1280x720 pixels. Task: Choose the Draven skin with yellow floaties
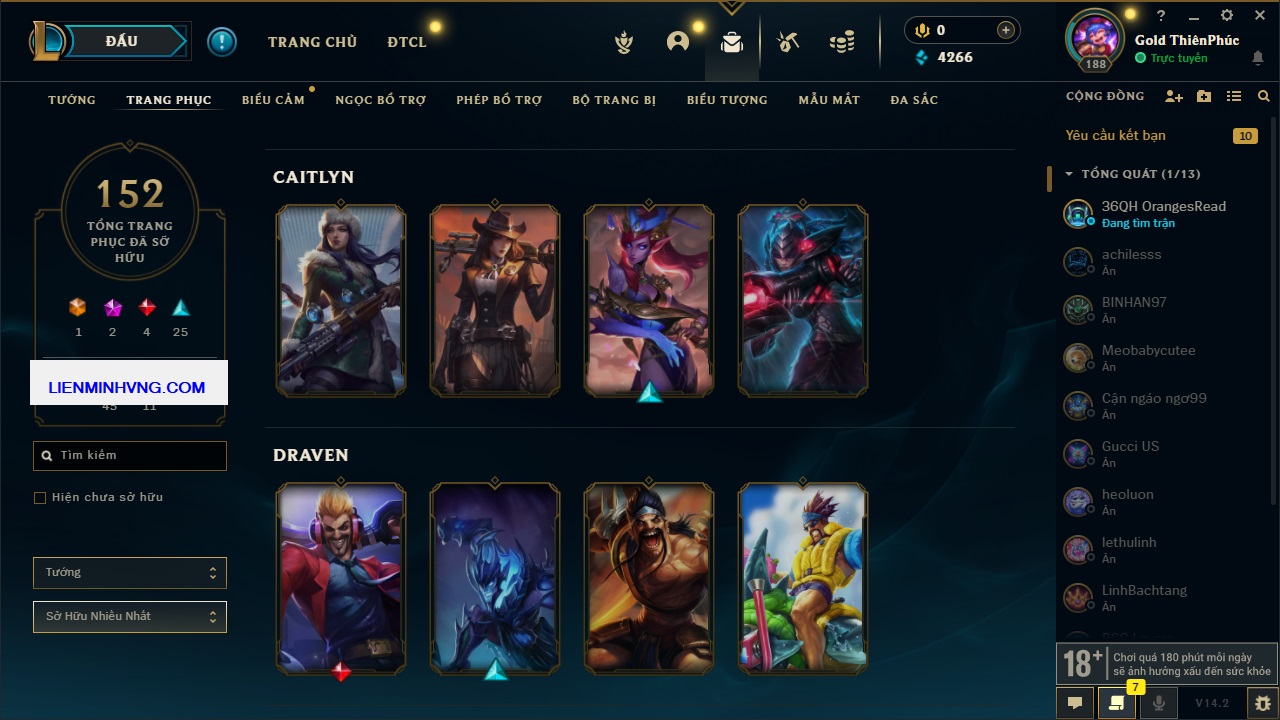pyautogui.click(x=803, y=578)
